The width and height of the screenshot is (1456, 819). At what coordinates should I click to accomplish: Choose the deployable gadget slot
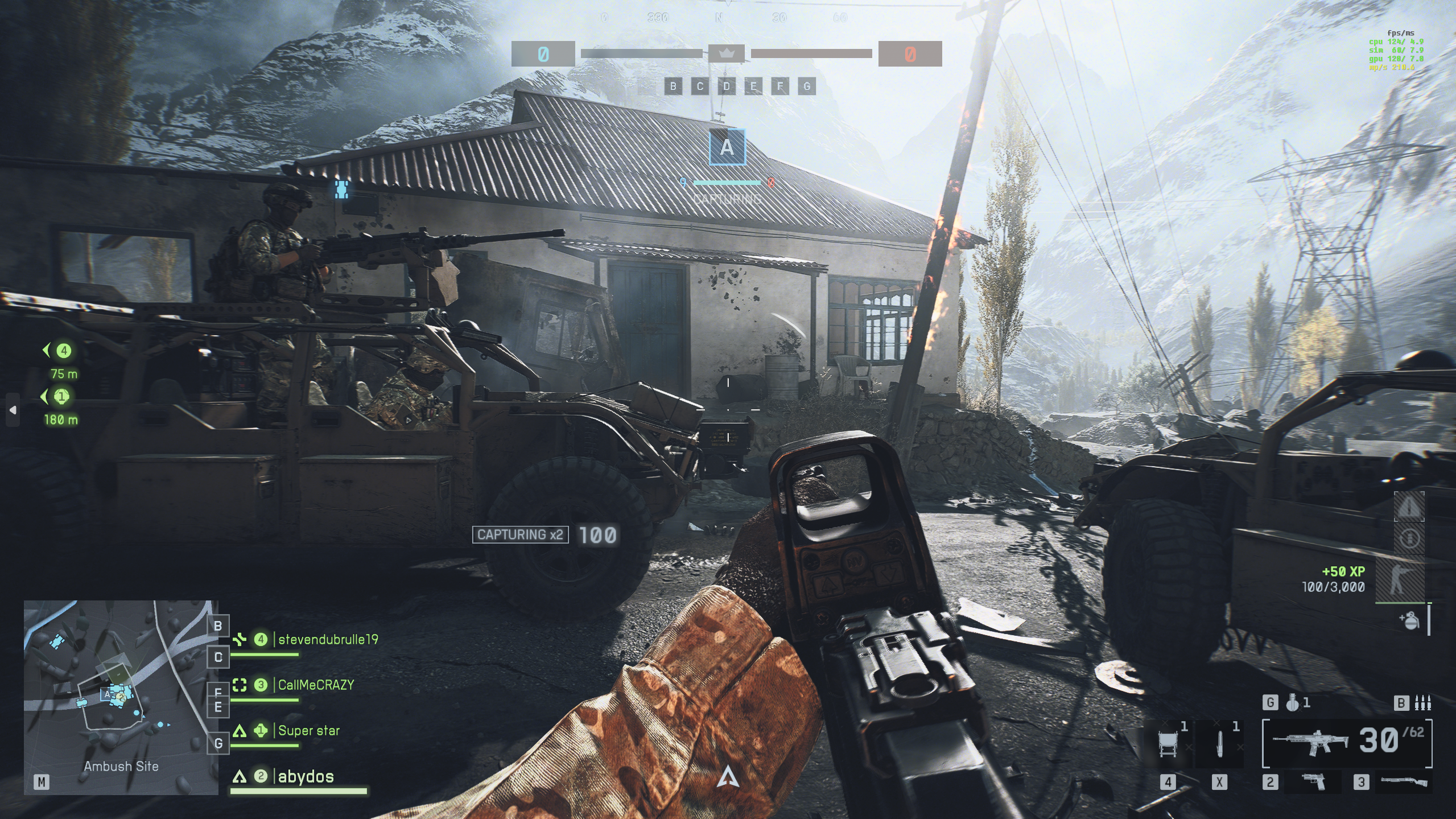coord(1168,744)
